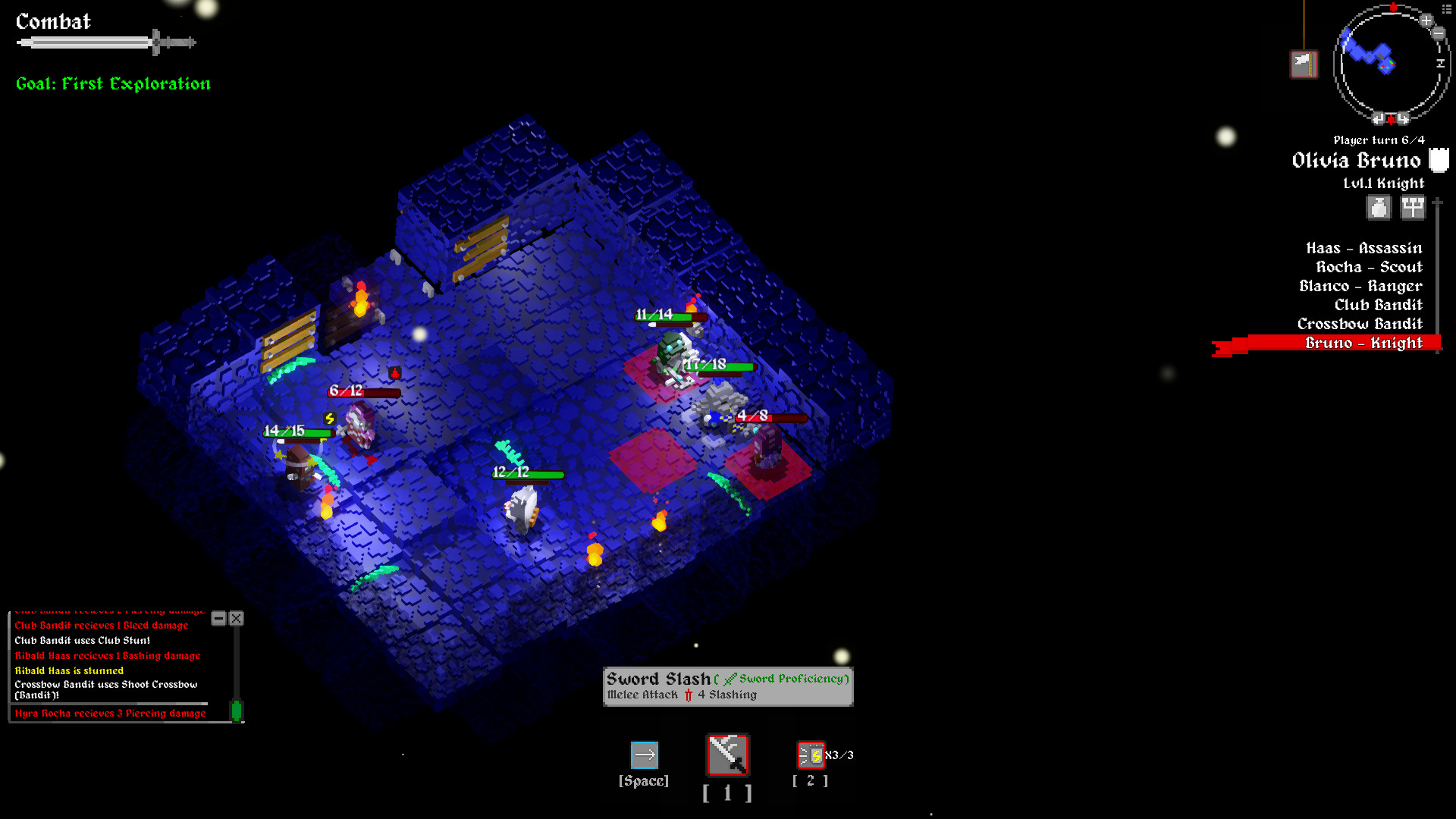Screen dimensions: 1456x819
Task: Click the red flag marker beside the minimap
Action: (x=1304, y=64)
